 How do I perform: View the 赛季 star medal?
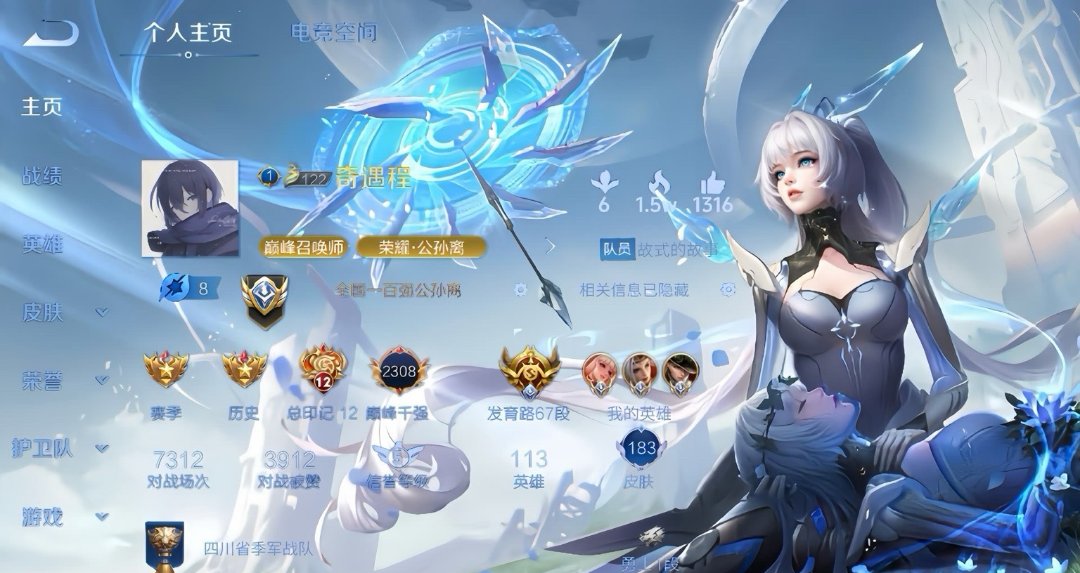(x=166, y=370)
